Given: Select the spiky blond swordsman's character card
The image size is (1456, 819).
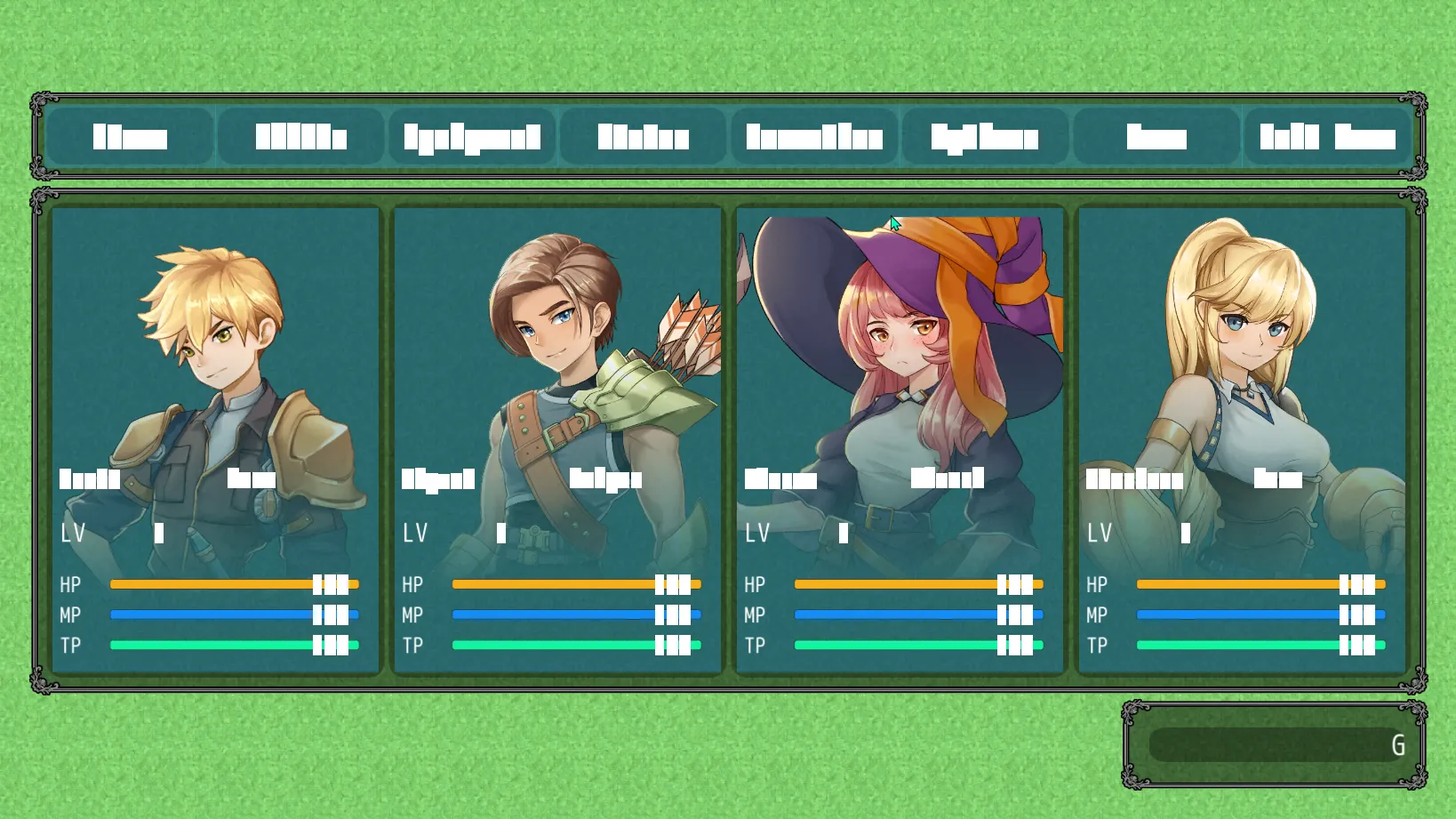Looking at the screenshot, I should tap(215, 440).
